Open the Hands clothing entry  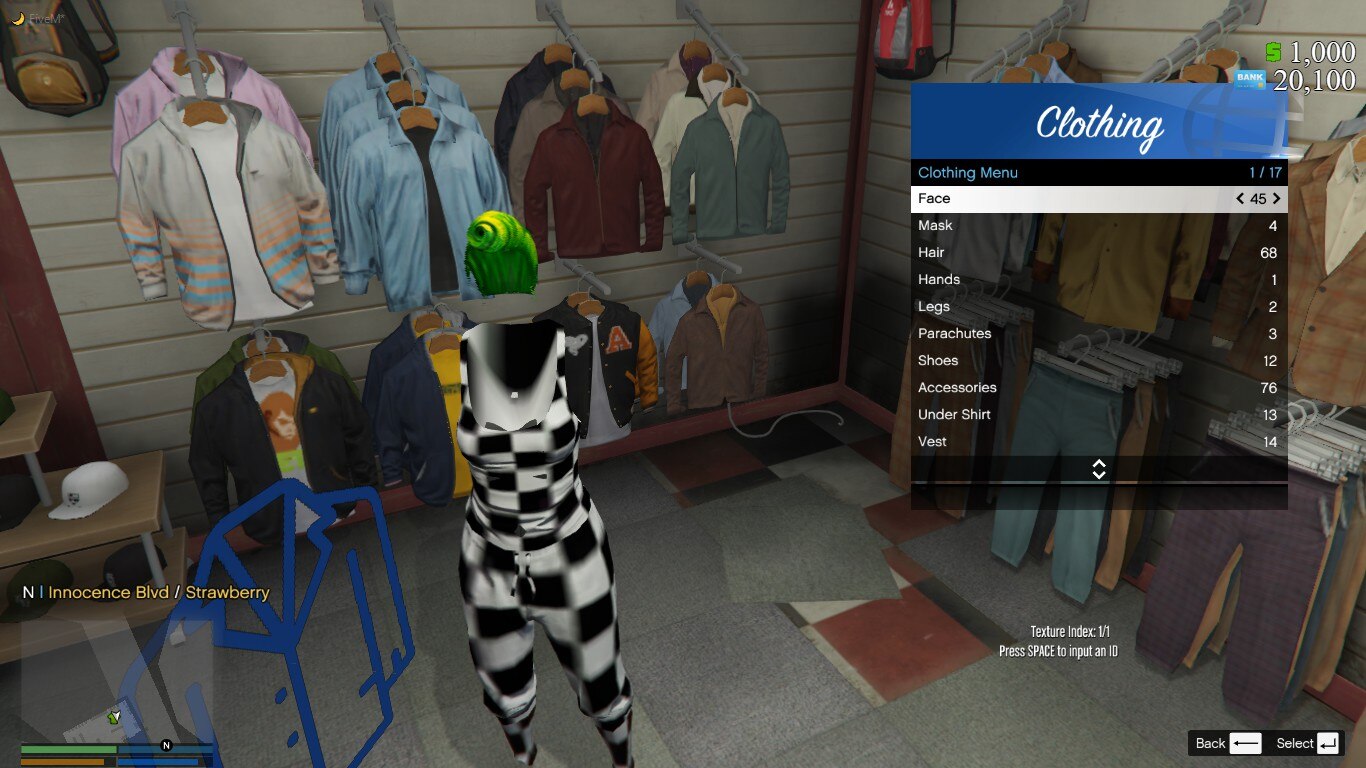(1098, 280)
